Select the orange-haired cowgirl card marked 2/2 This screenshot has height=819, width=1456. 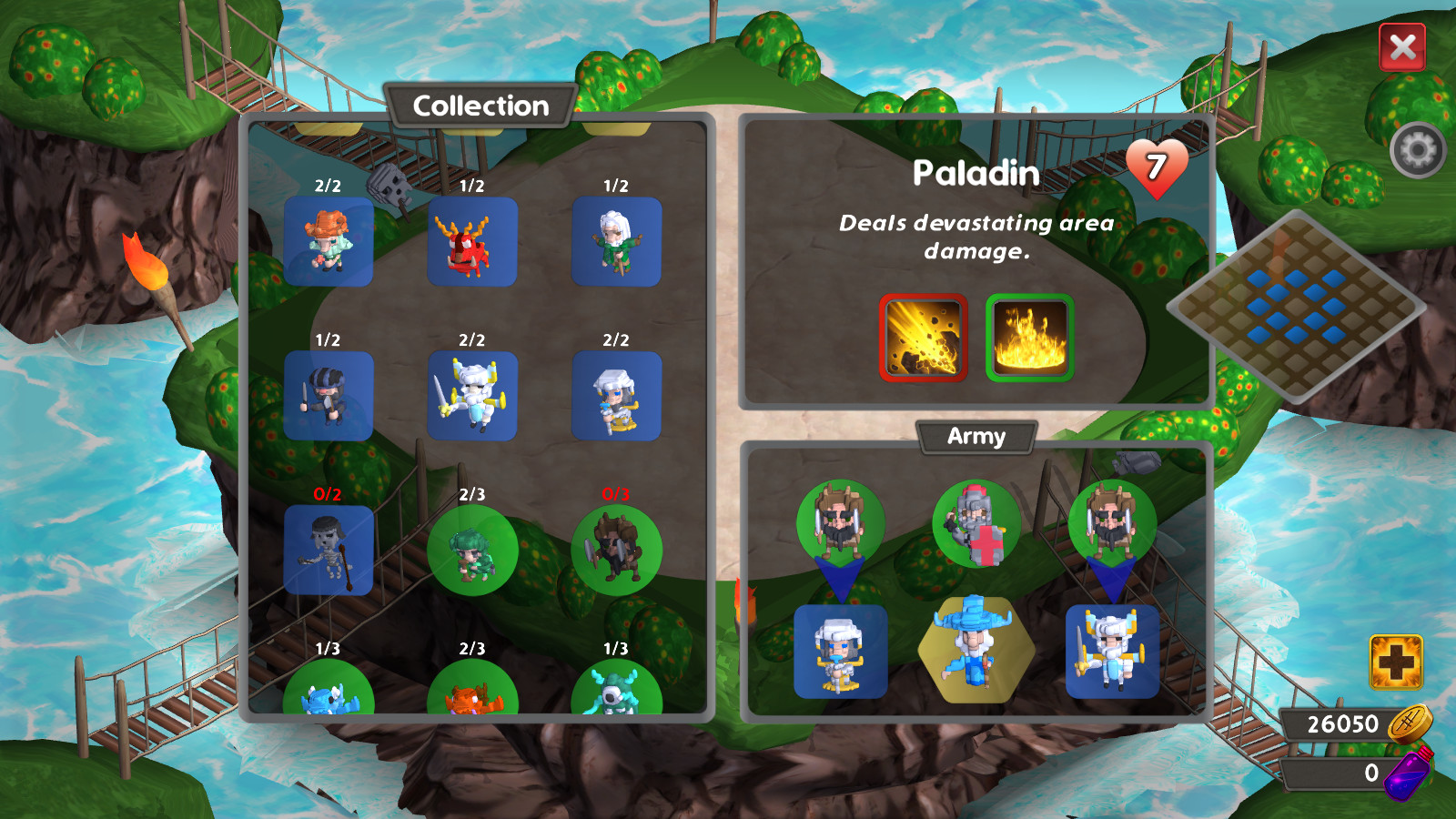click(x=329, y=242)
